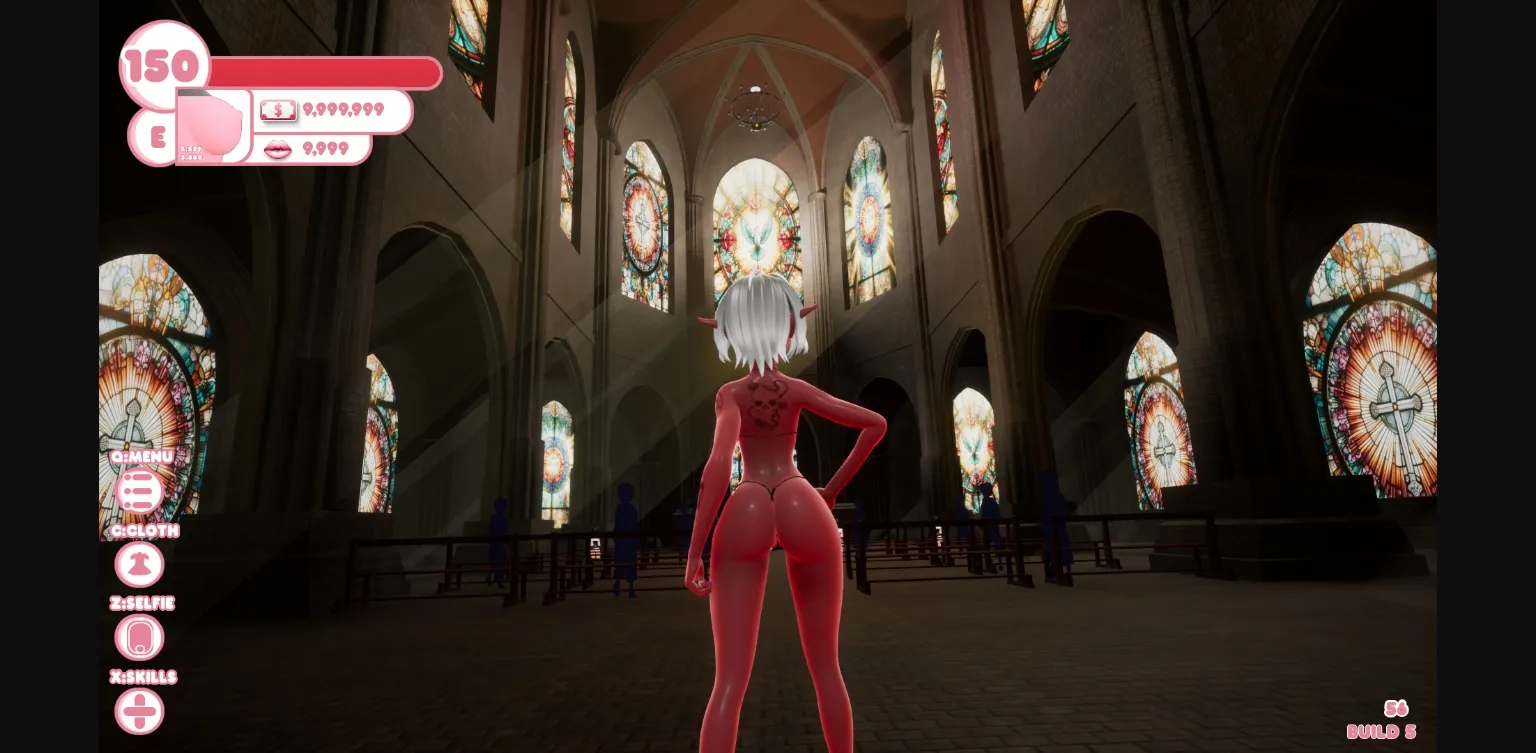
Task: Toggle the Q:MENU panel open
Action: 139,491
